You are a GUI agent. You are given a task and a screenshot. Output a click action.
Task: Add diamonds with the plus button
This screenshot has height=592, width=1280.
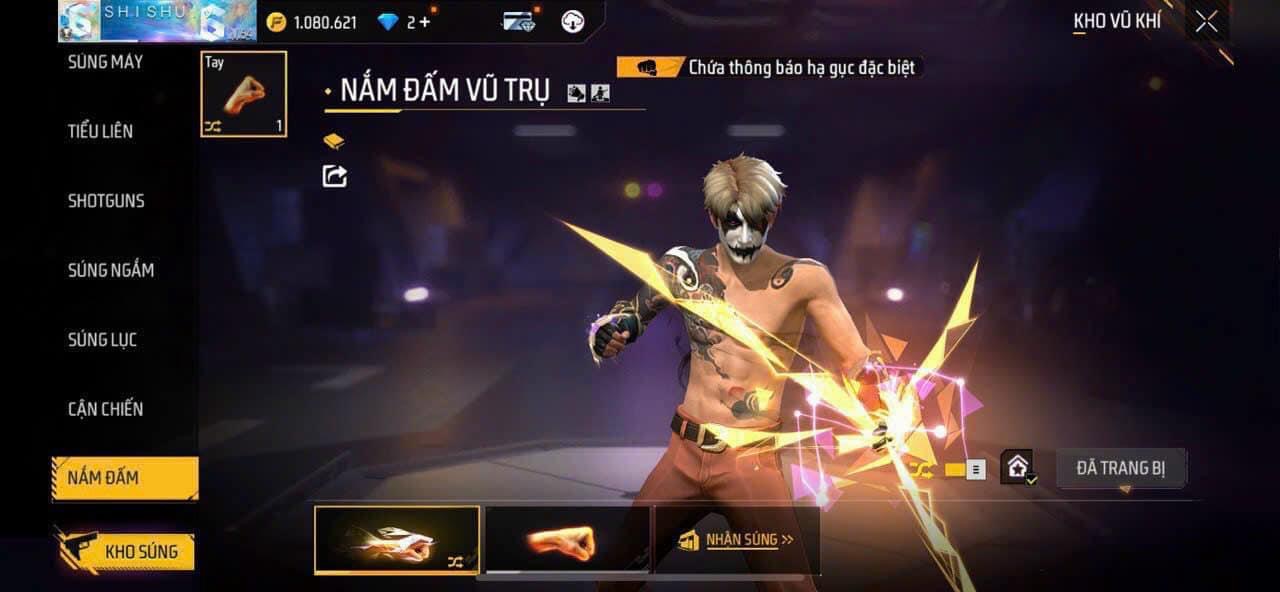pos(426,22)
